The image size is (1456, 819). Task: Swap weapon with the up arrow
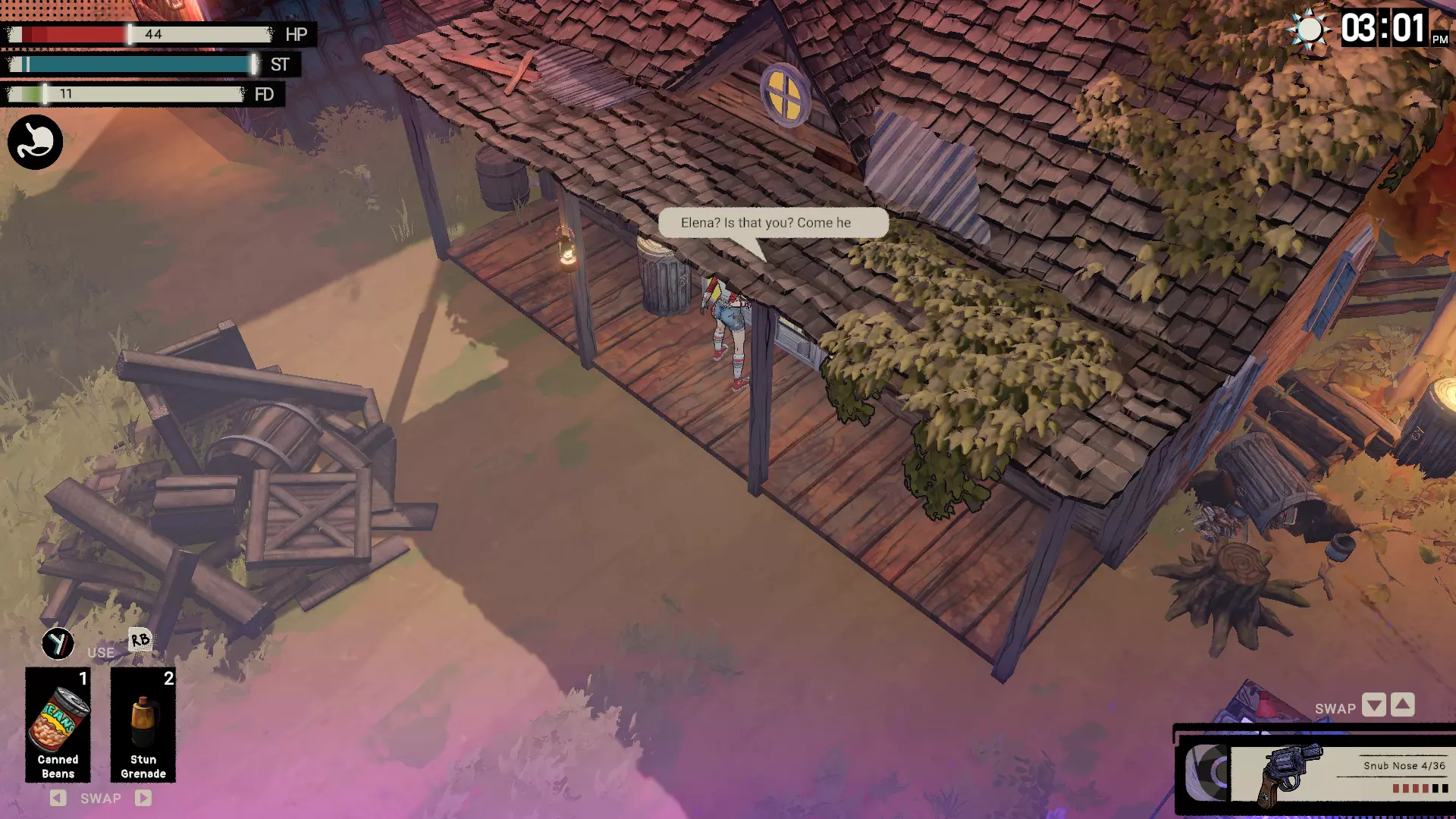(x=1403, y=705)
